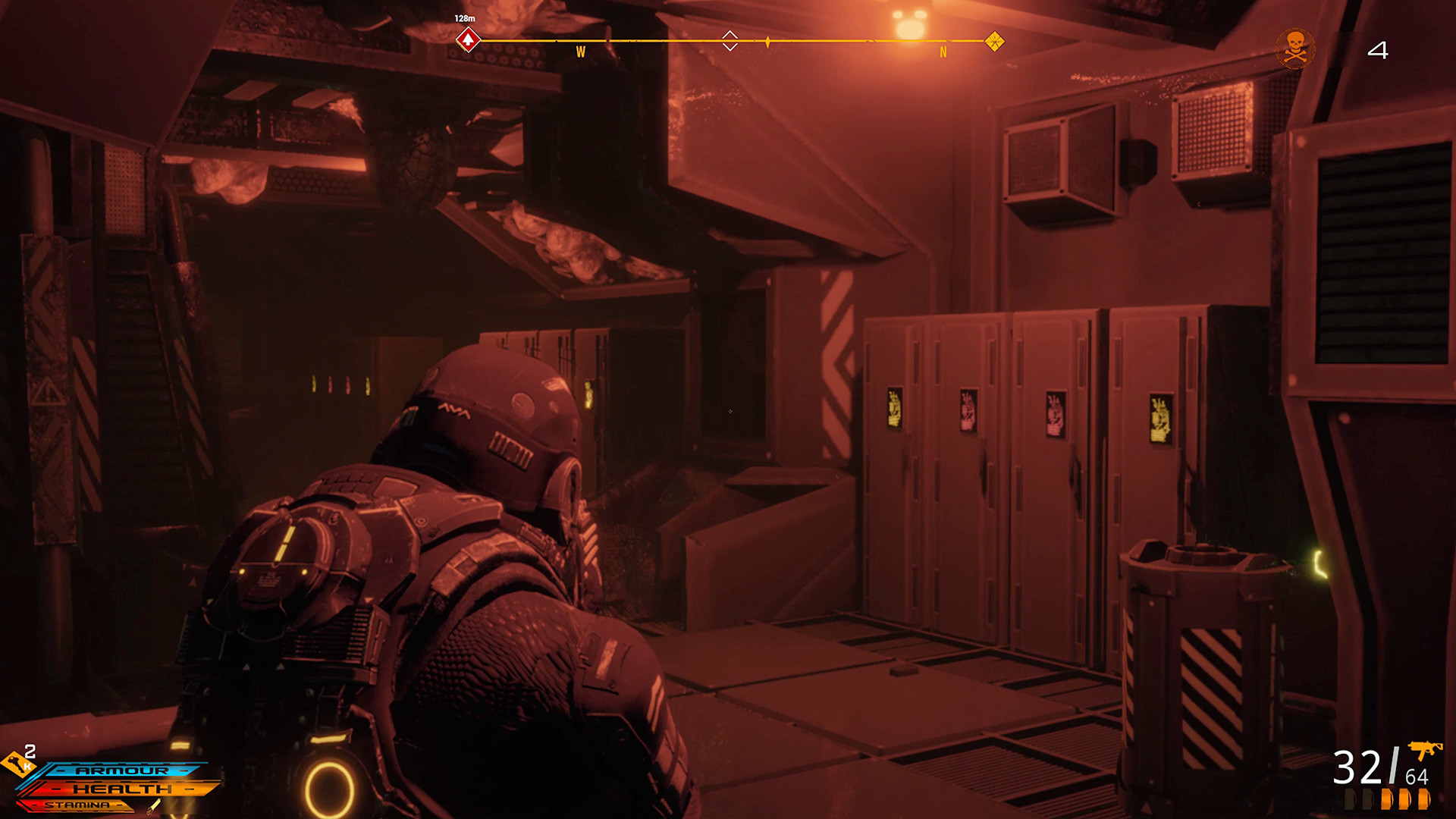This screenshot has width=1456, height=819.
Task: Select the red objective marker on the compass
Action: tap(468, 39)
